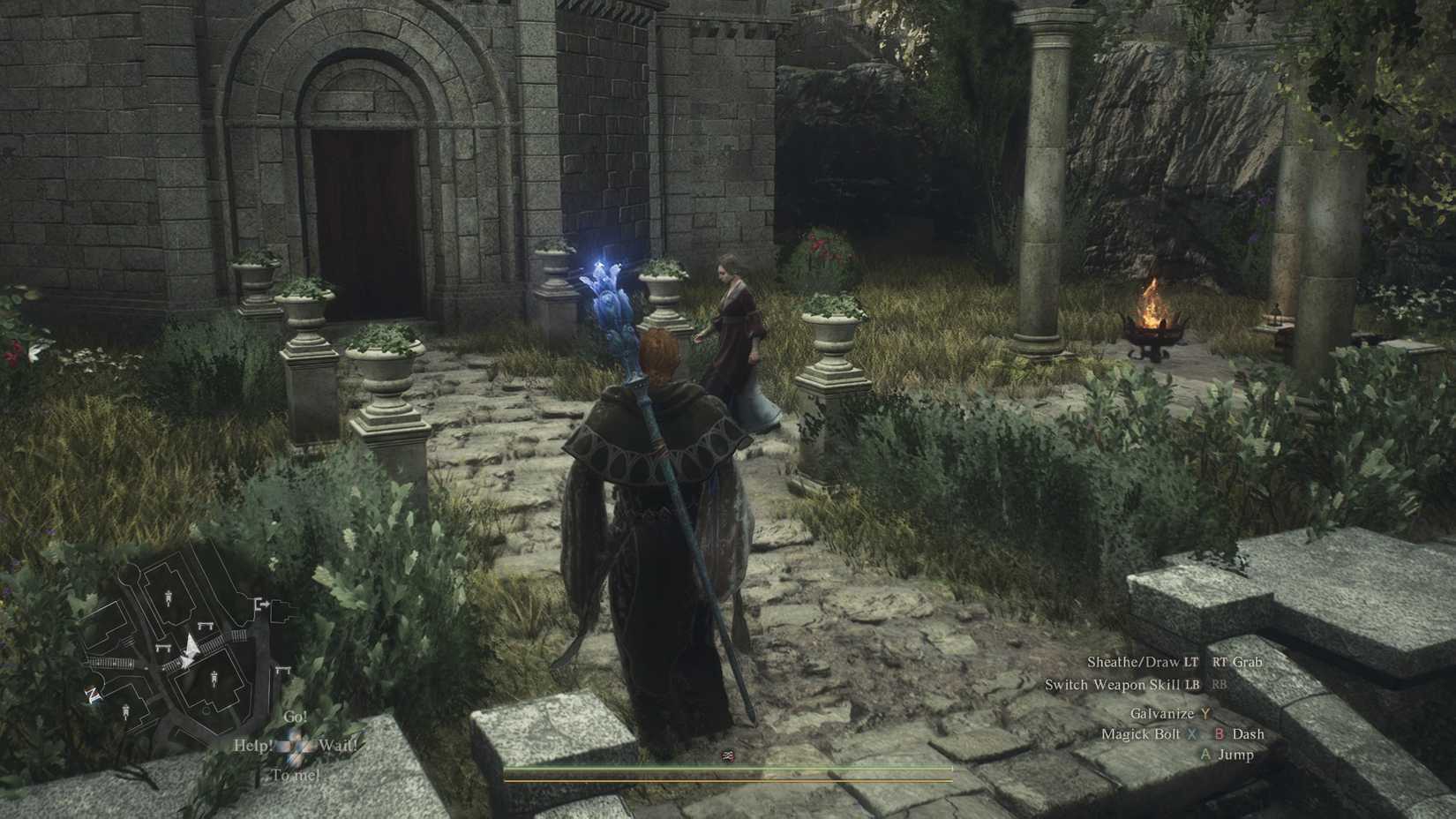Click a guard marker on the minimap

tap(169, 597)
